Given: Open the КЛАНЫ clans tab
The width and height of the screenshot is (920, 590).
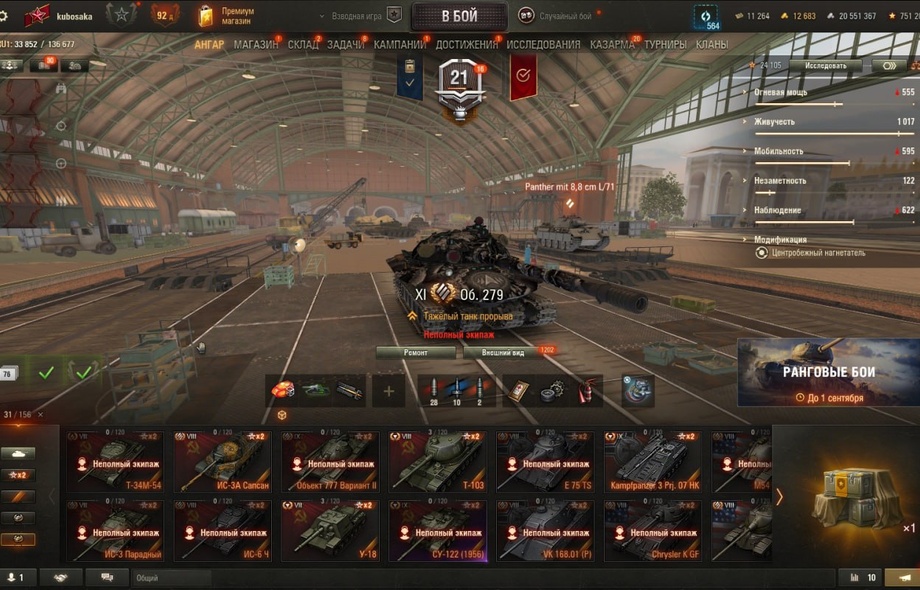Looking at the screenshot, I should 712,45.
